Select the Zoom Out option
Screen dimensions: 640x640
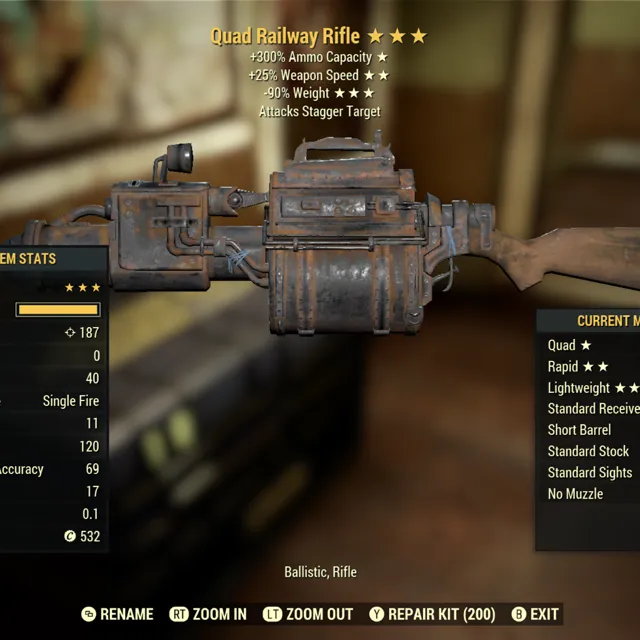tap(307, 614)
